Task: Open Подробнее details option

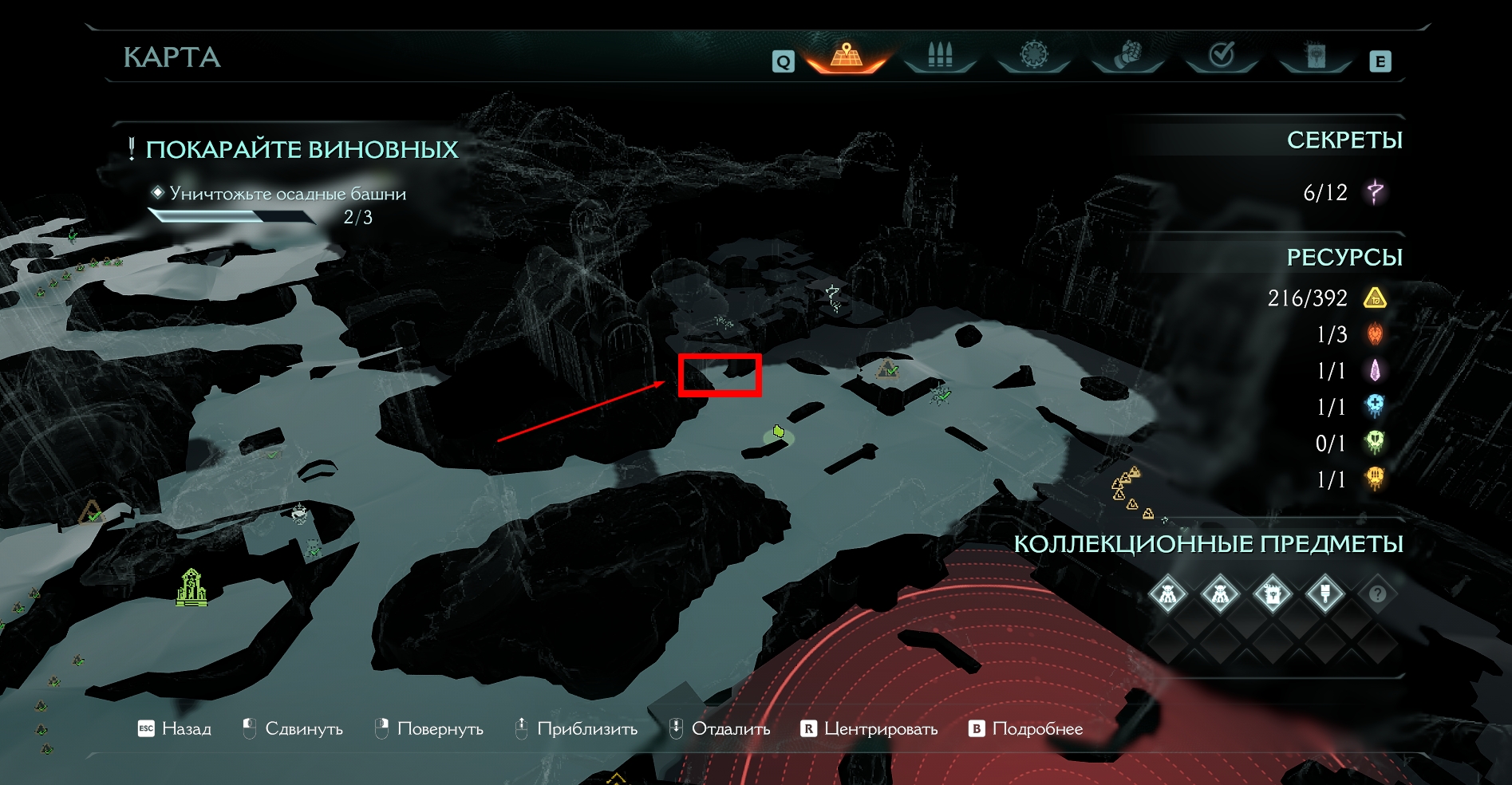Action: point(1026,728)
